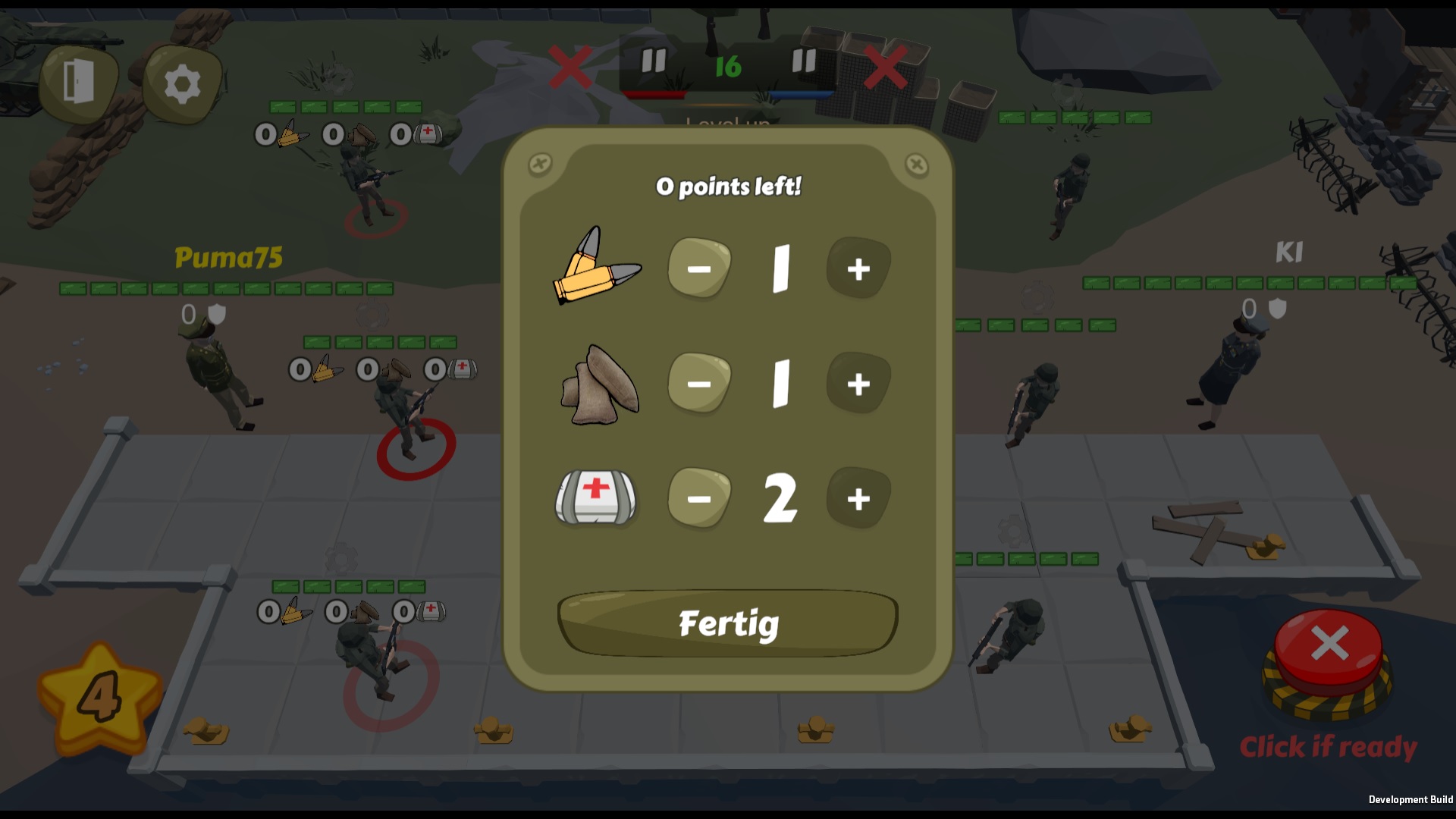Viewport: 1456px width, 819px height.
Task: Decrease the ammunition count with minus
Action: [x=699, y=266]
